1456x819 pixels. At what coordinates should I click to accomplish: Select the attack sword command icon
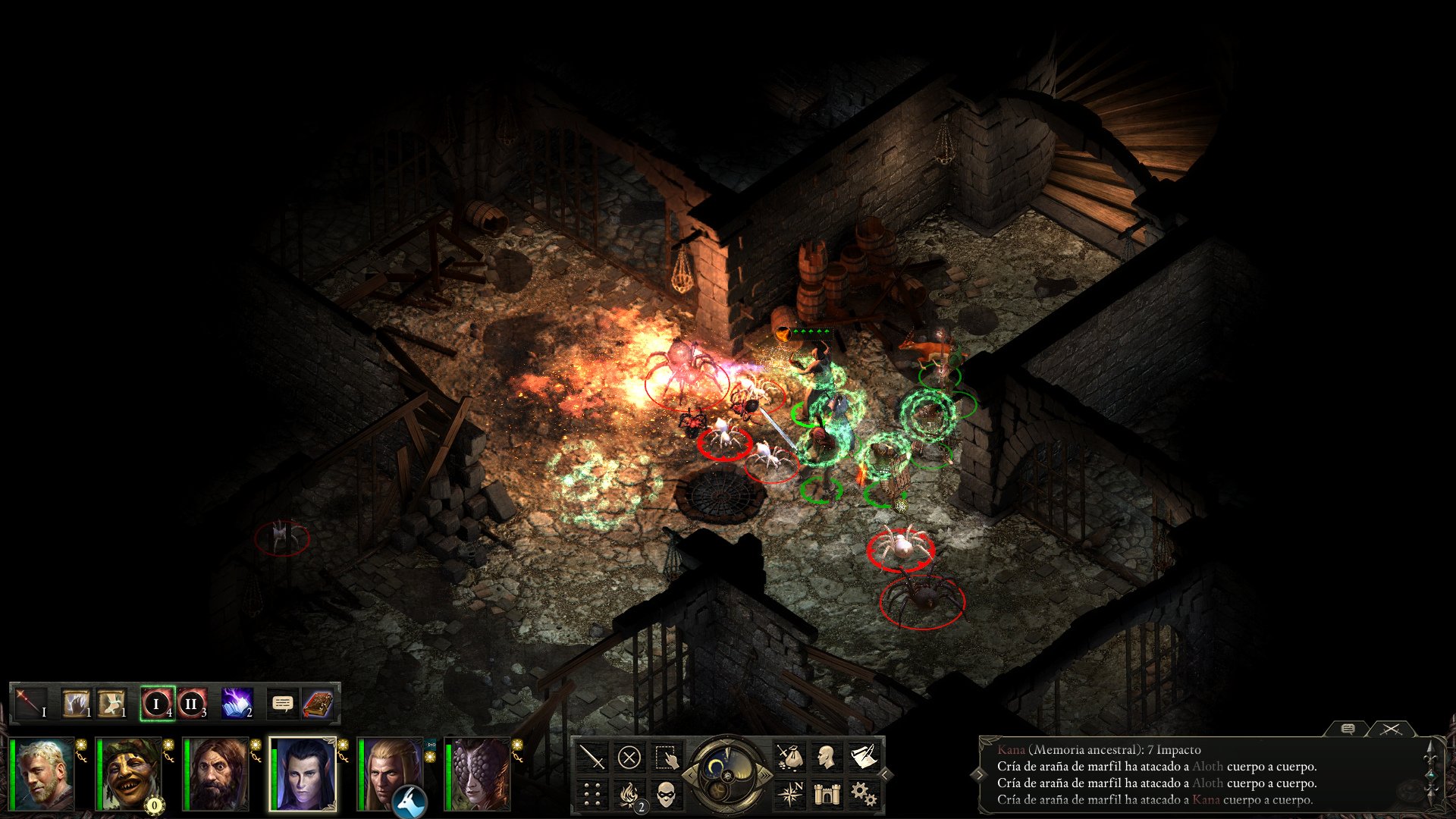coord(591,757)
